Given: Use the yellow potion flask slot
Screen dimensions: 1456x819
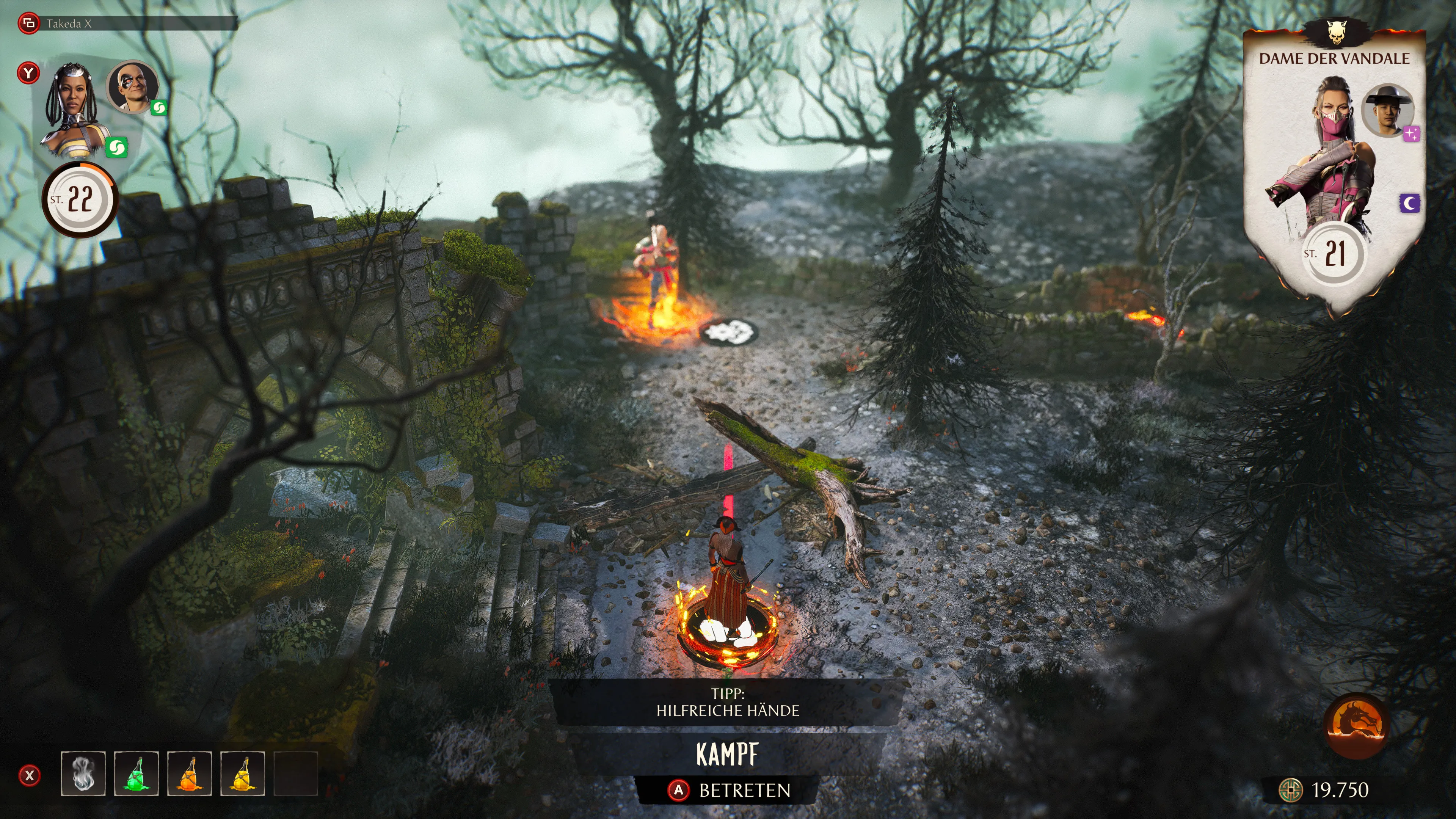Looking at the screenshot, I should pos(243,773).
